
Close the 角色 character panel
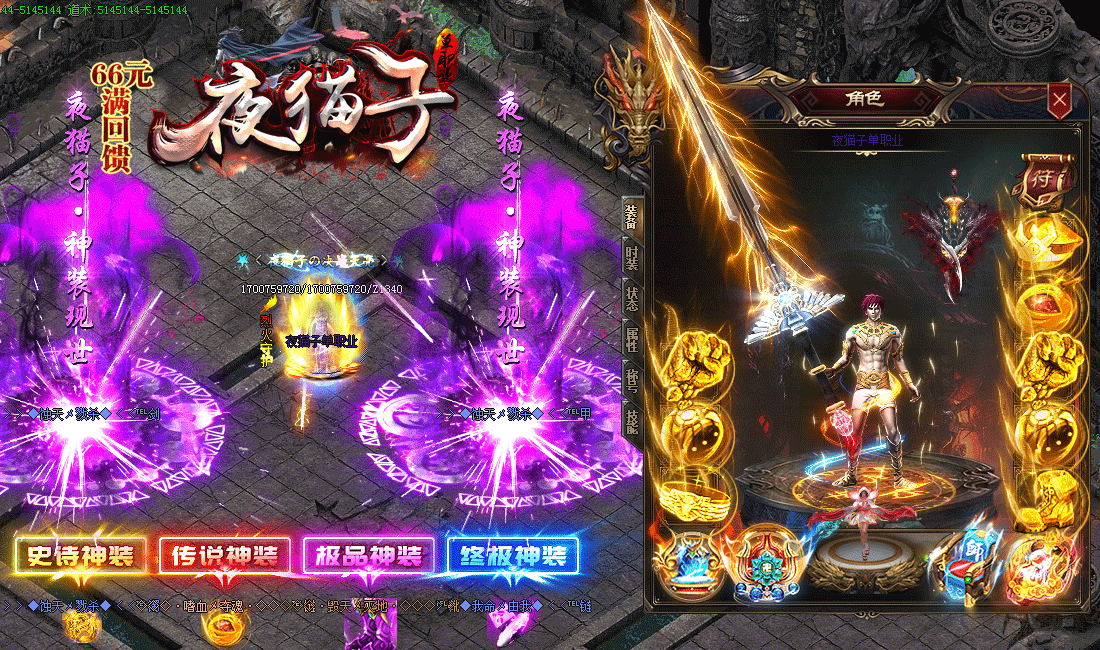tap(1059, 99)
